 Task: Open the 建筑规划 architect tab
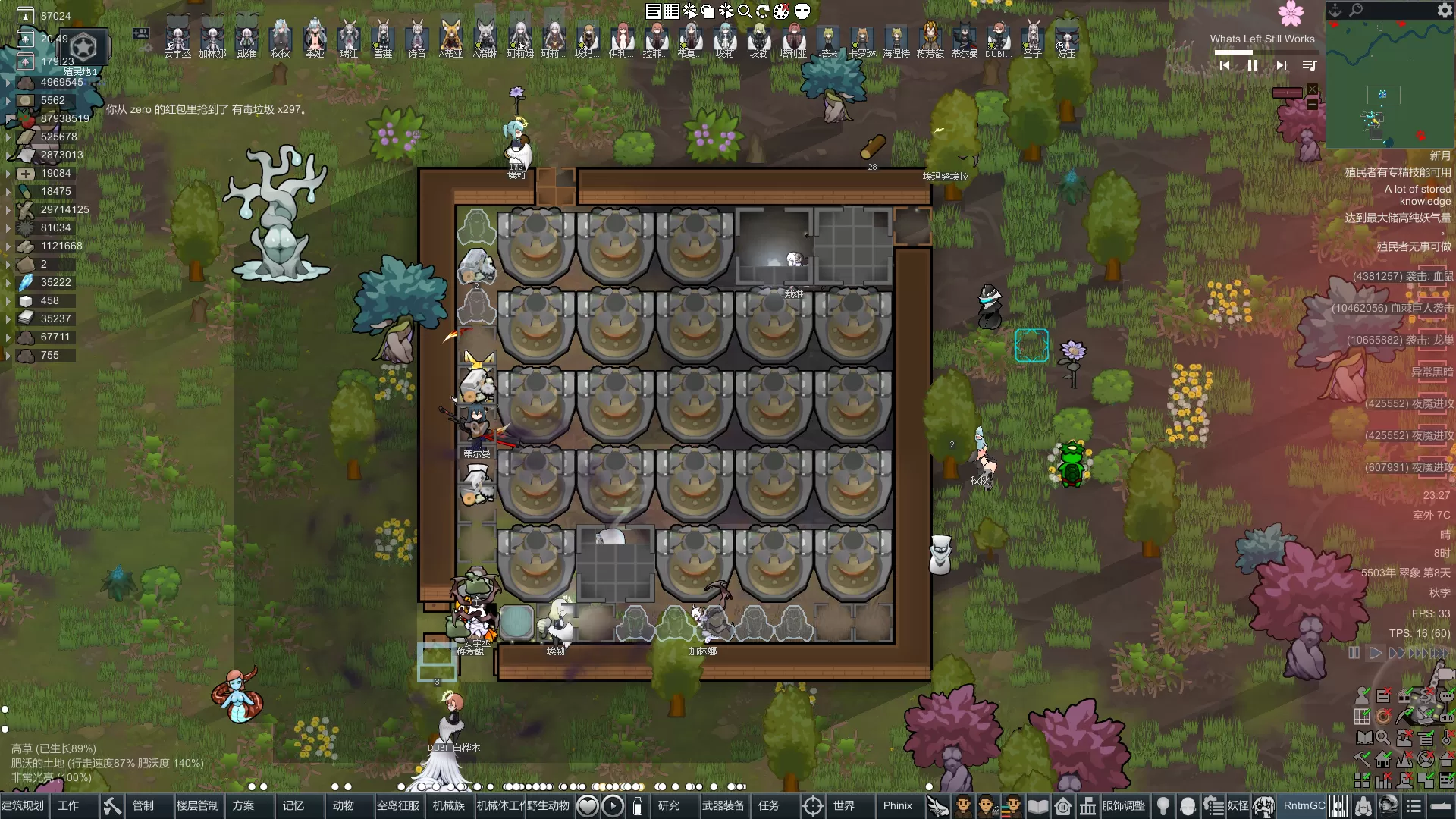24,805
